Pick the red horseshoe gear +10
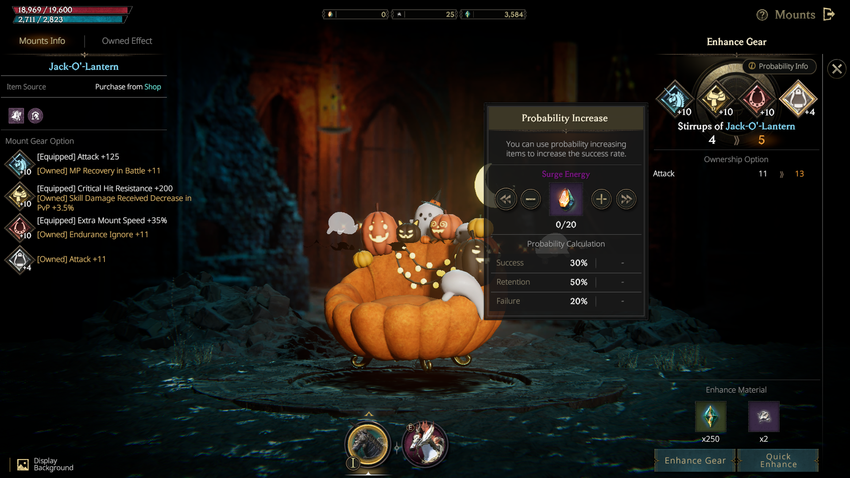850x478 pixels. [x=757, y=99]
